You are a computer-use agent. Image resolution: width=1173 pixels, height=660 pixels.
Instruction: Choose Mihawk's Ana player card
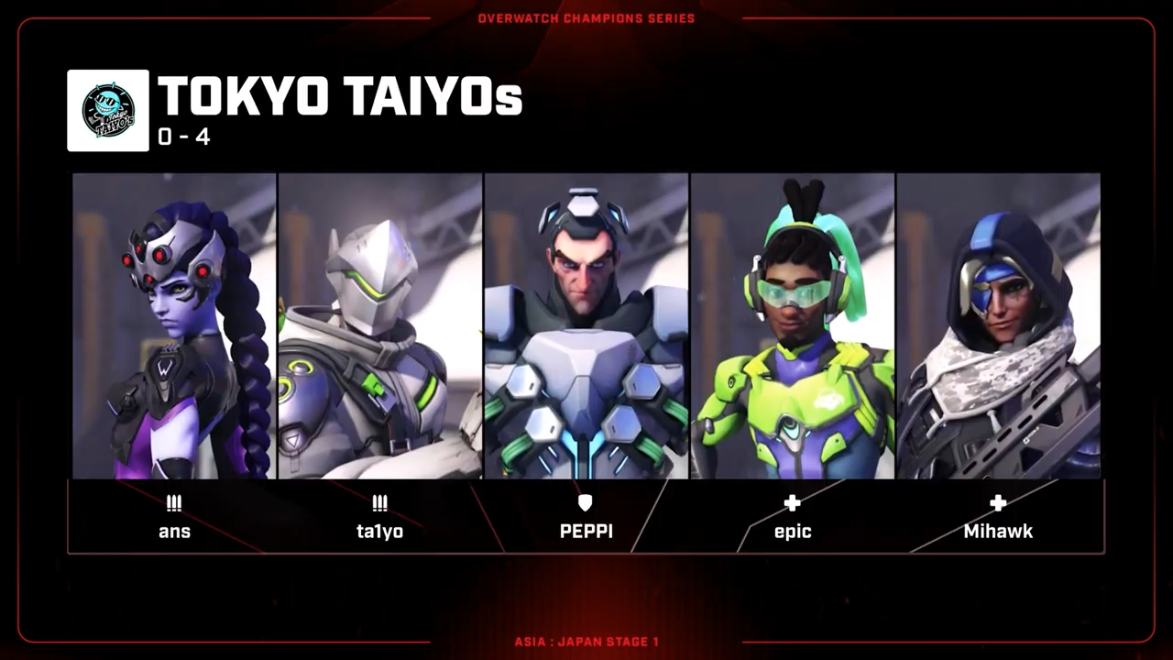[x=998, y=326]
